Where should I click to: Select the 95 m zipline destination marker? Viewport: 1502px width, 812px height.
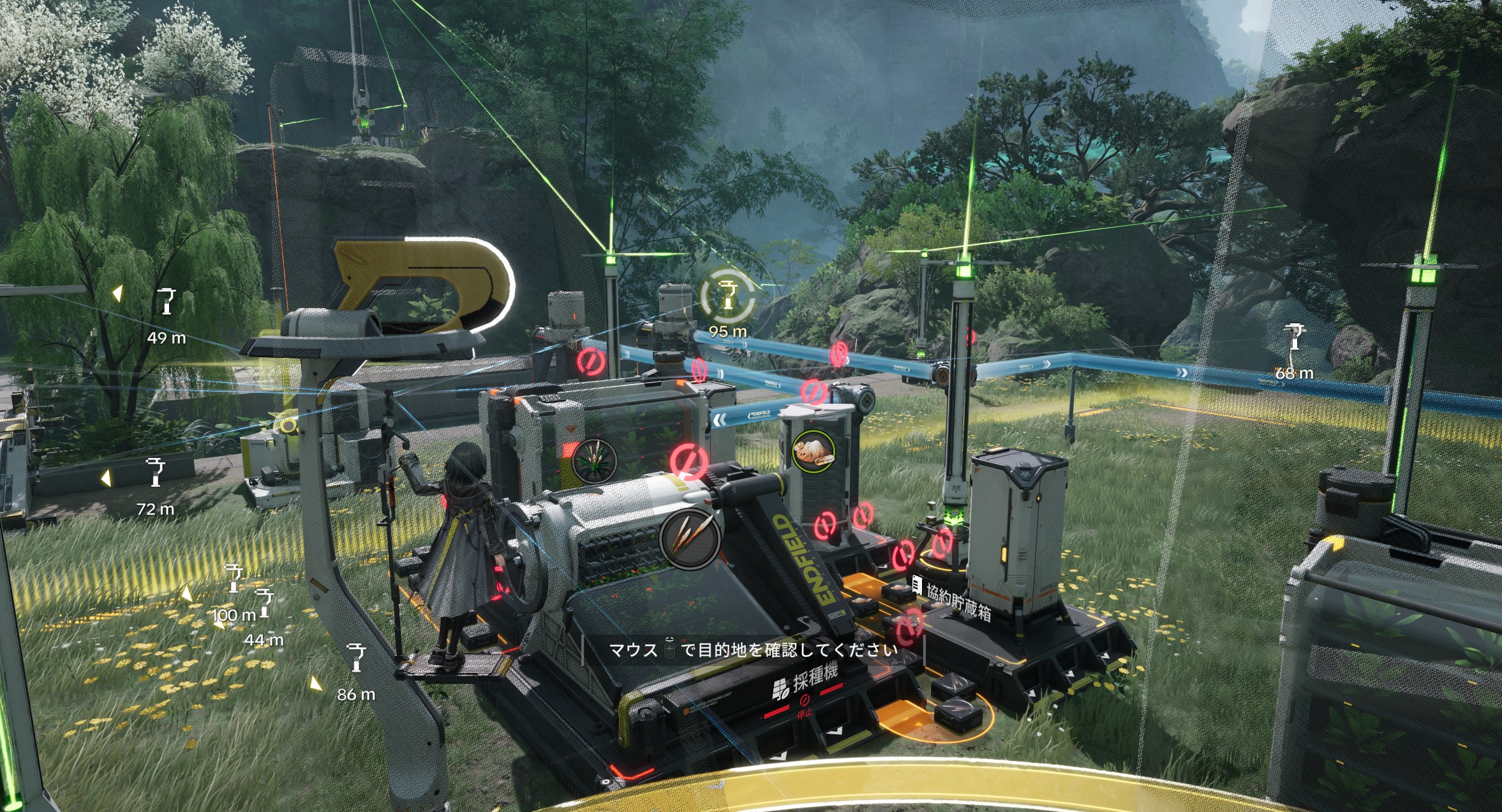[x=728, y=297]
